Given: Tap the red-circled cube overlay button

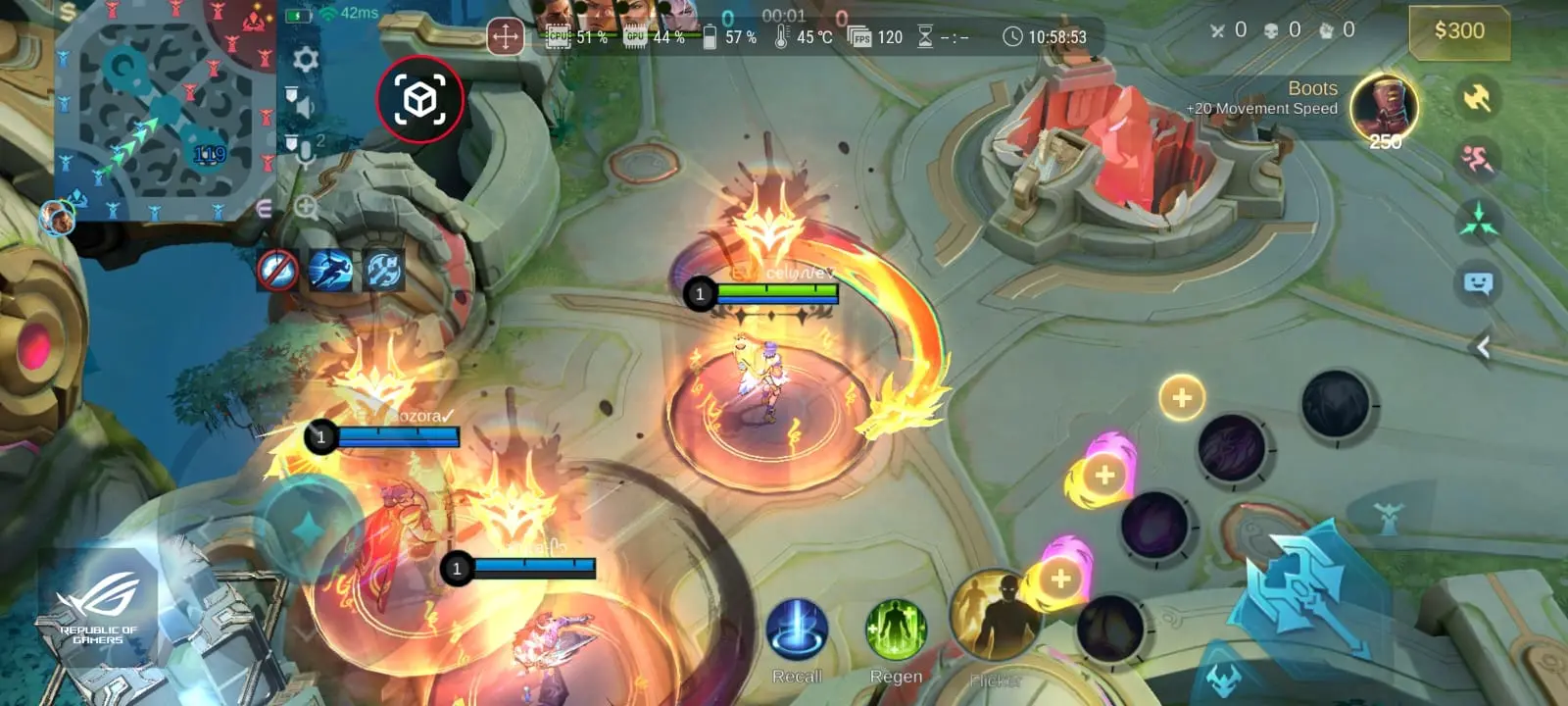Looking at the screenshot, I should [x=420, y=99].
